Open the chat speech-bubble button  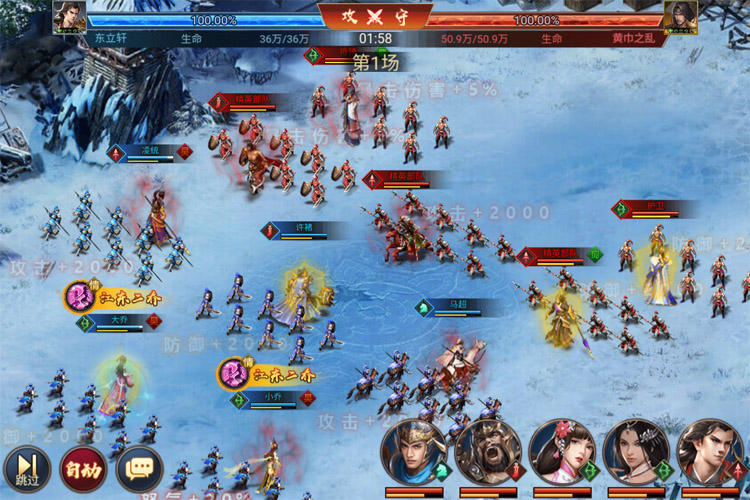(x=139, y=467)
